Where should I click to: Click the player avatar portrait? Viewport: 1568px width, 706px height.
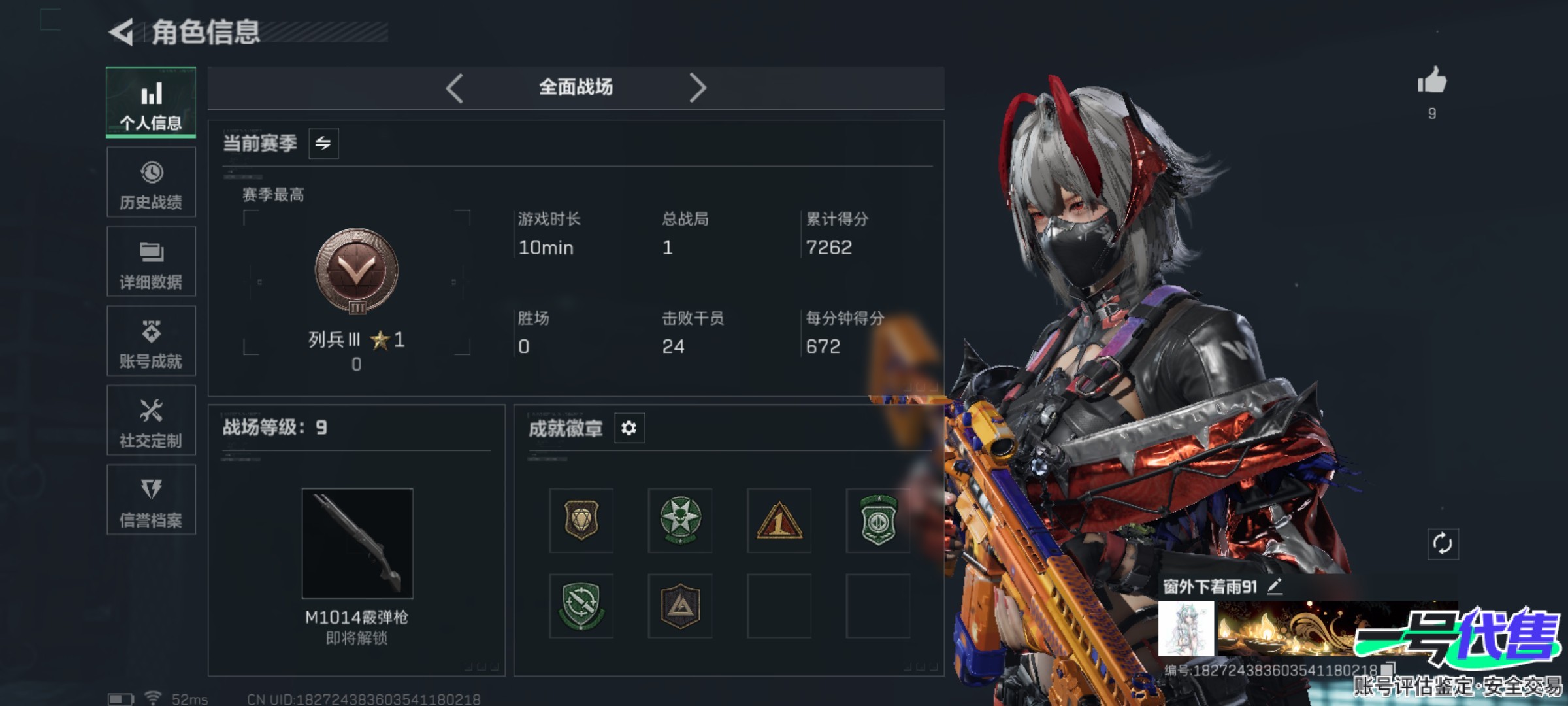pyautogui.click(x=1186, y=629)
